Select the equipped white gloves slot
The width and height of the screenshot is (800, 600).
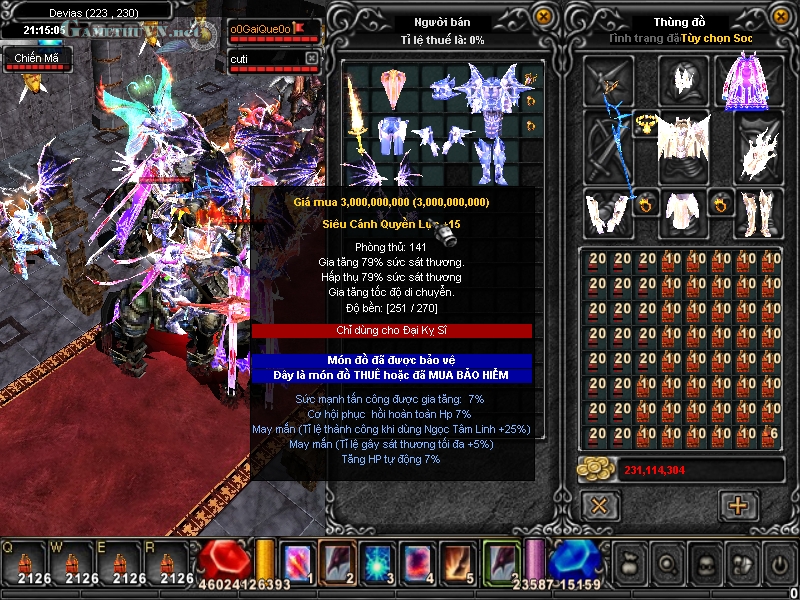[x=607, y=212]
